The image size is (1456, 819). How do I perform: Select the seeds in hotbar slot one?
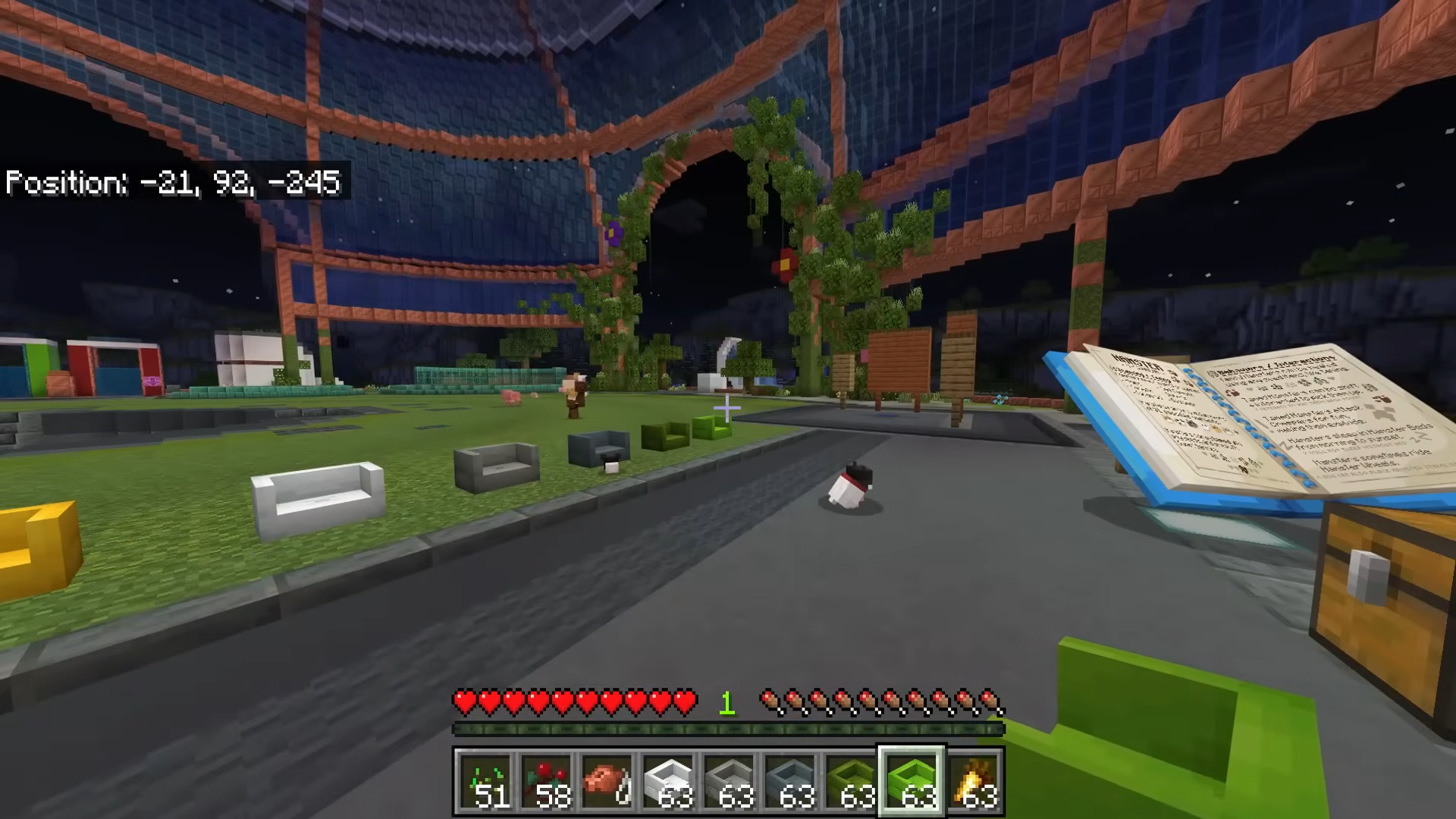pyautogui.click(x=486, y=780)
